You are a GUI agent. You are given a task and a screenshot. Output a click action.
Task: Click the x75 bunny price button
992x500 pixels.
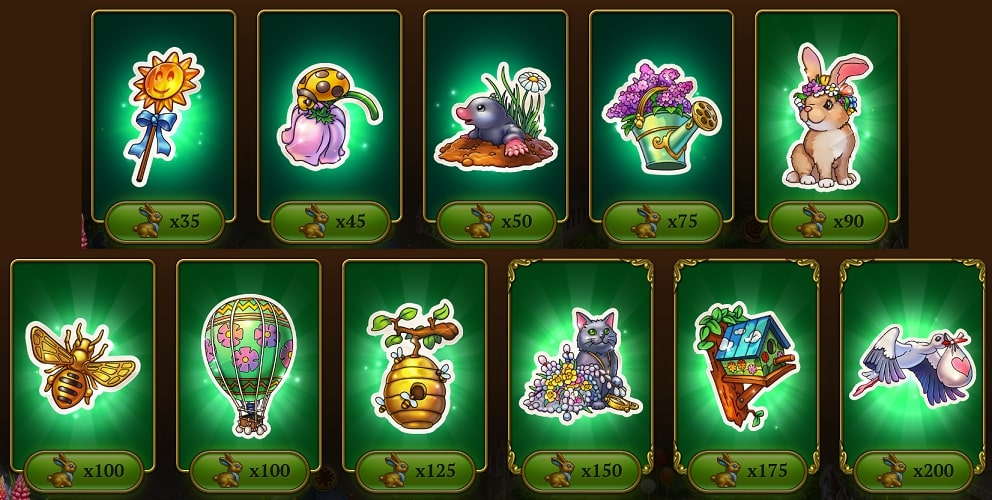(663, 222)
